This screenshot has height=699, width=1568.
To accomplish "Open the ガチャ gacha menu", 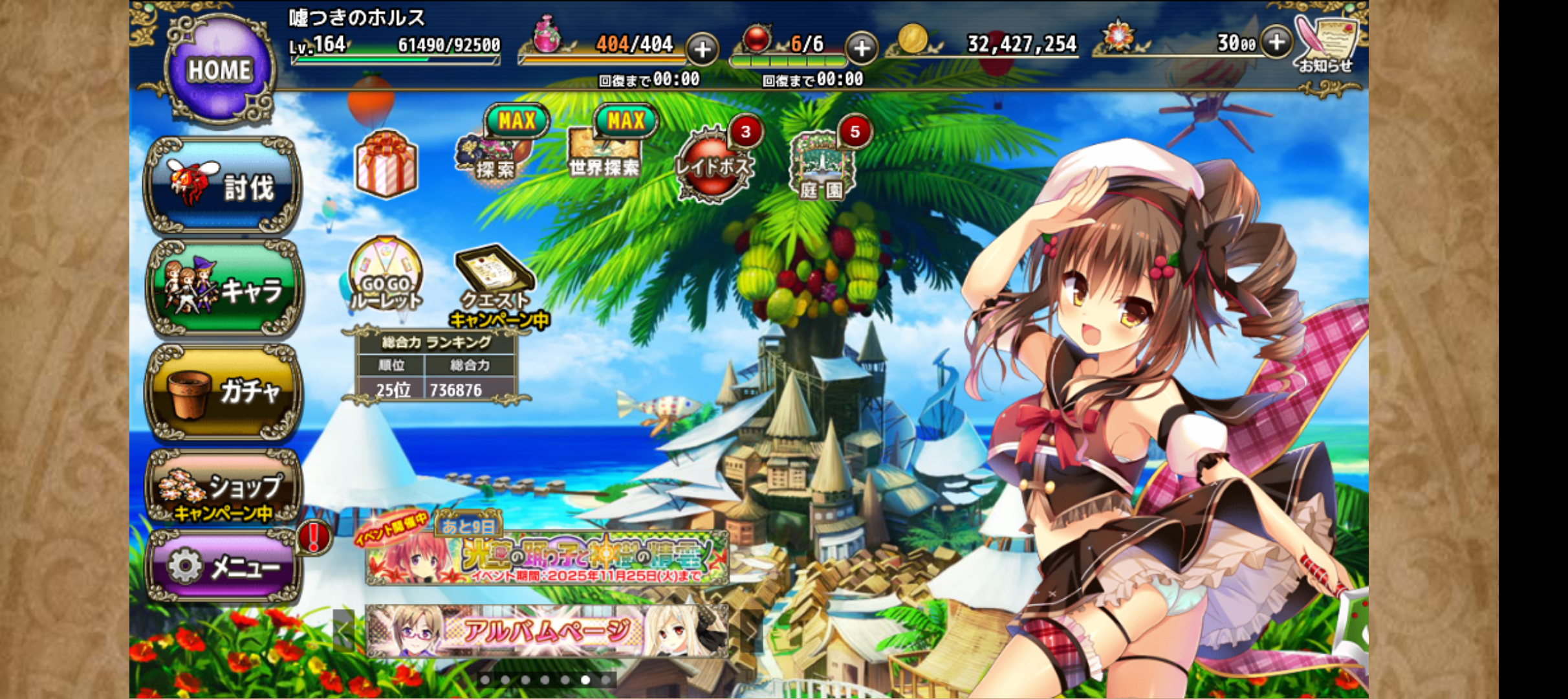I will click(223, 392).
